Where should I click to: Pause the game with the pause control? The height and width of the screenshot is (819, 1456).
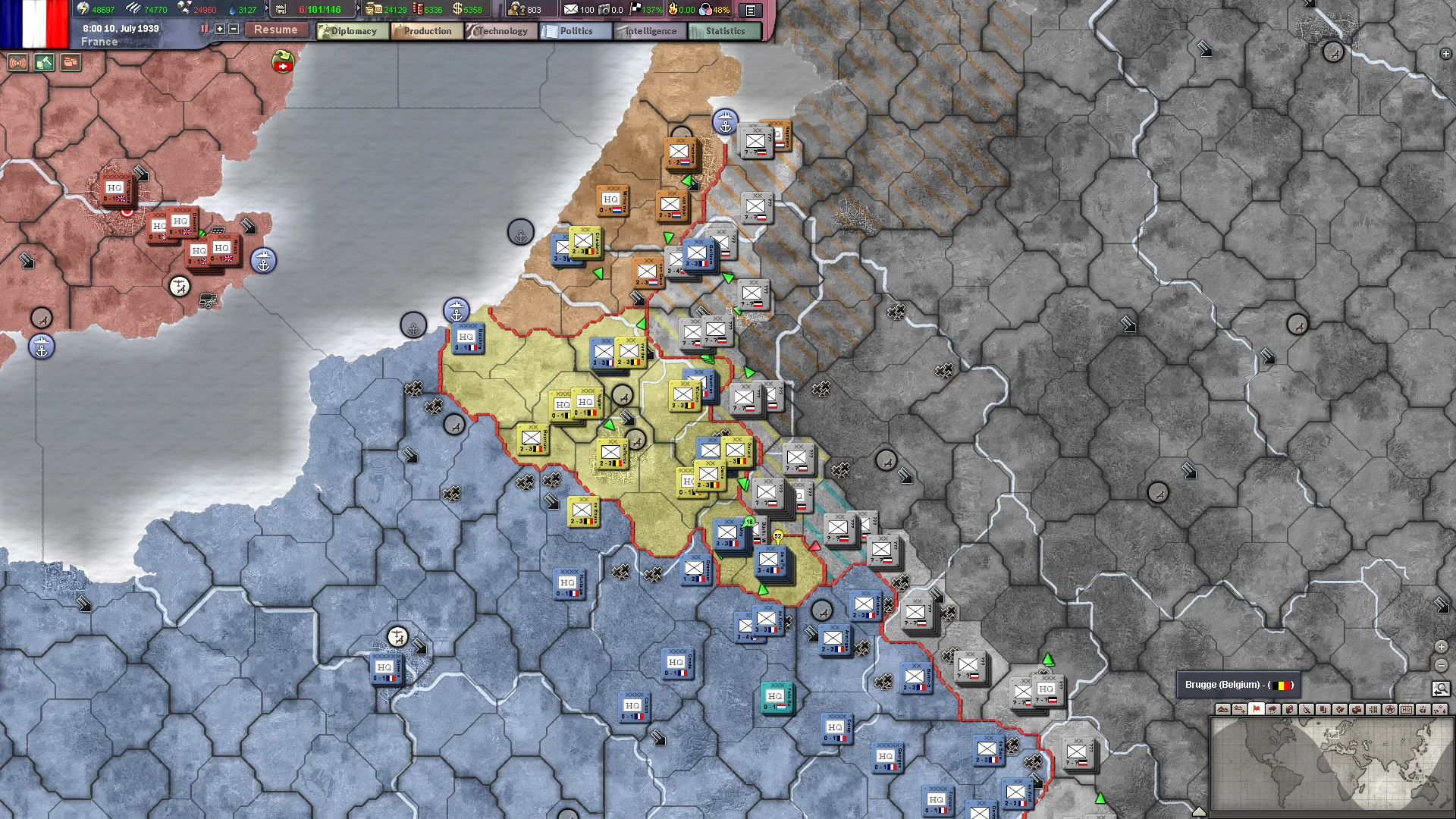[x=204, y=29]
